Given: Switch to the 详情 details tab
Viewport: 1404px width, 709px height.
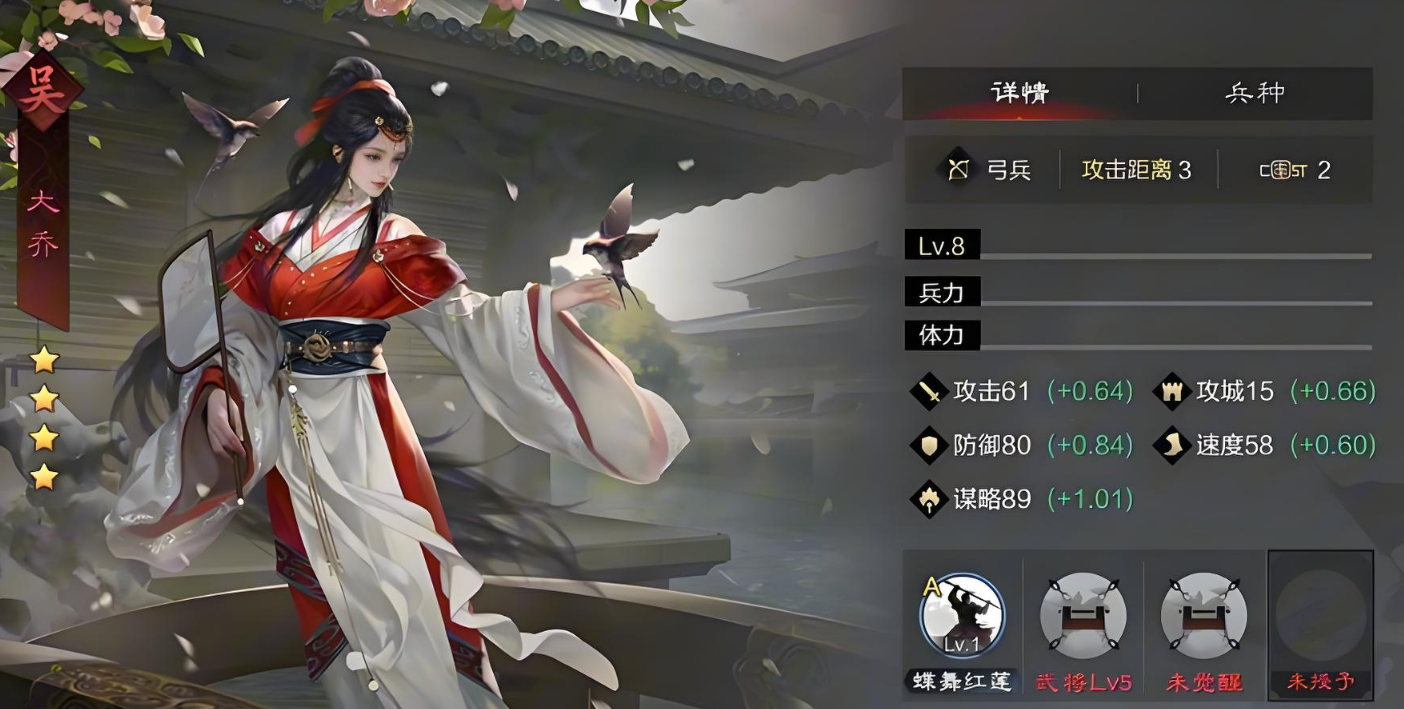Looking at the screenshot, I should click(1019, 94).
